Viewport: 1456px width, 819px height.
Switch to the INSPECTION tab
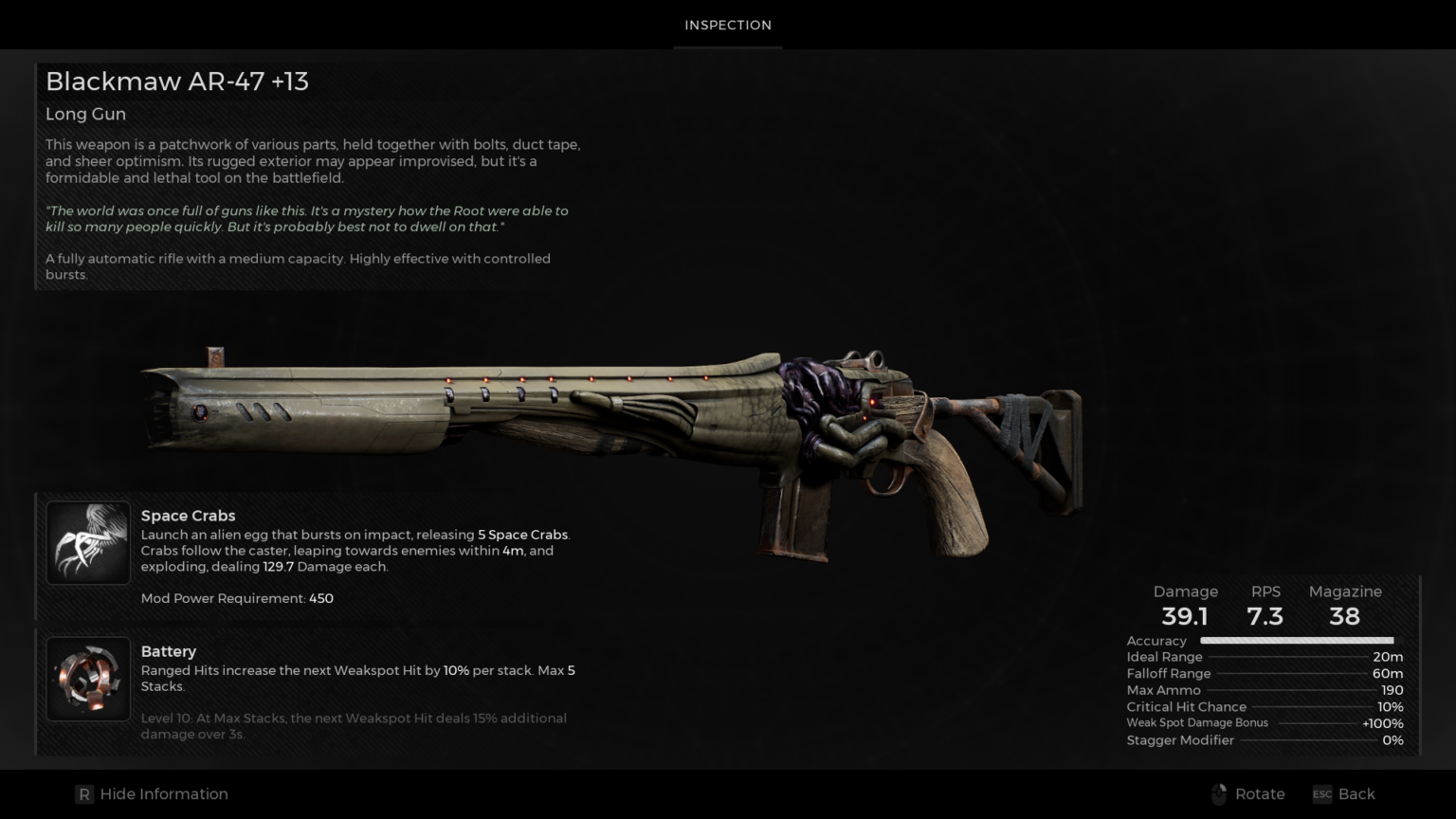(x=727, y=25)
